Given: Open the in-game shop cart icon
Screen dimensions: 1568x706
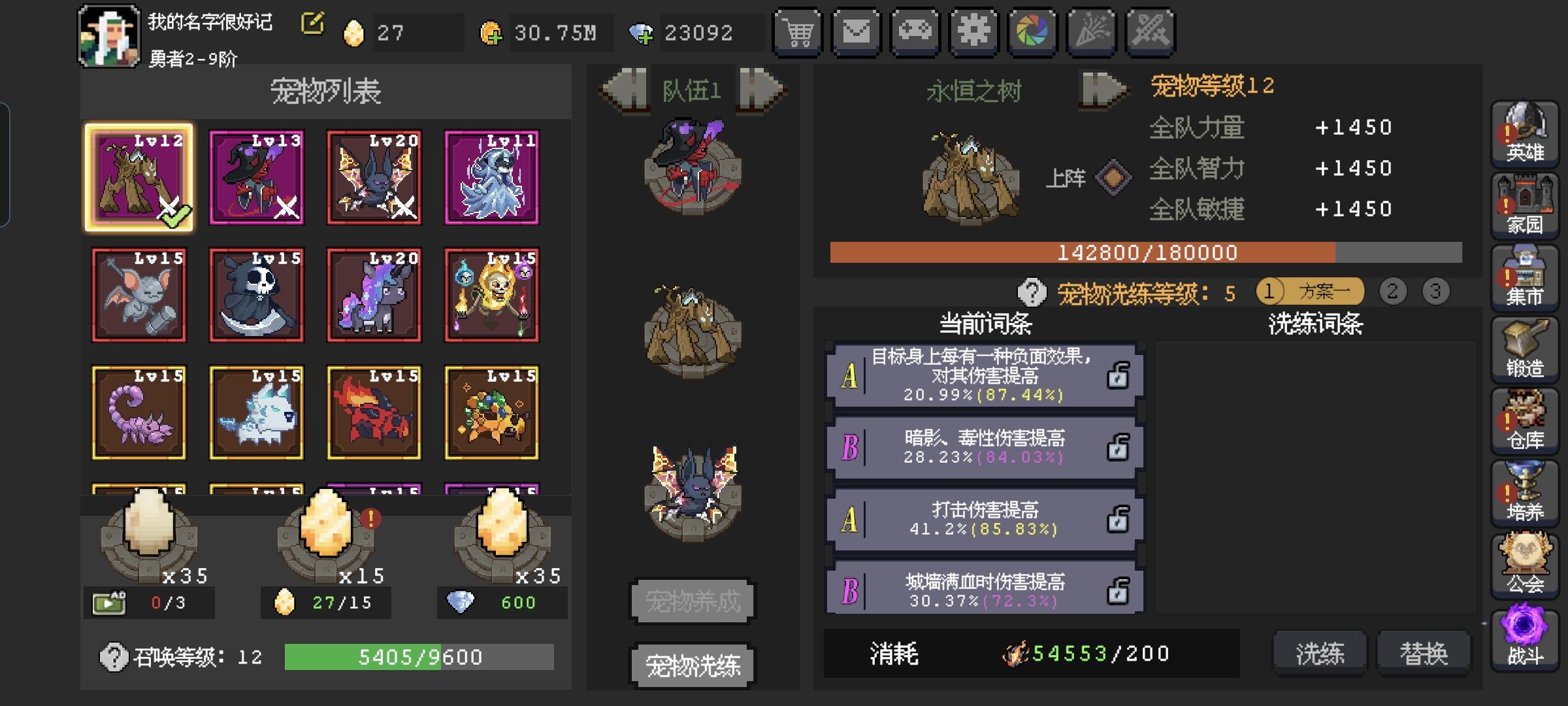Looking at the screenshot, I should click(798, 31).
